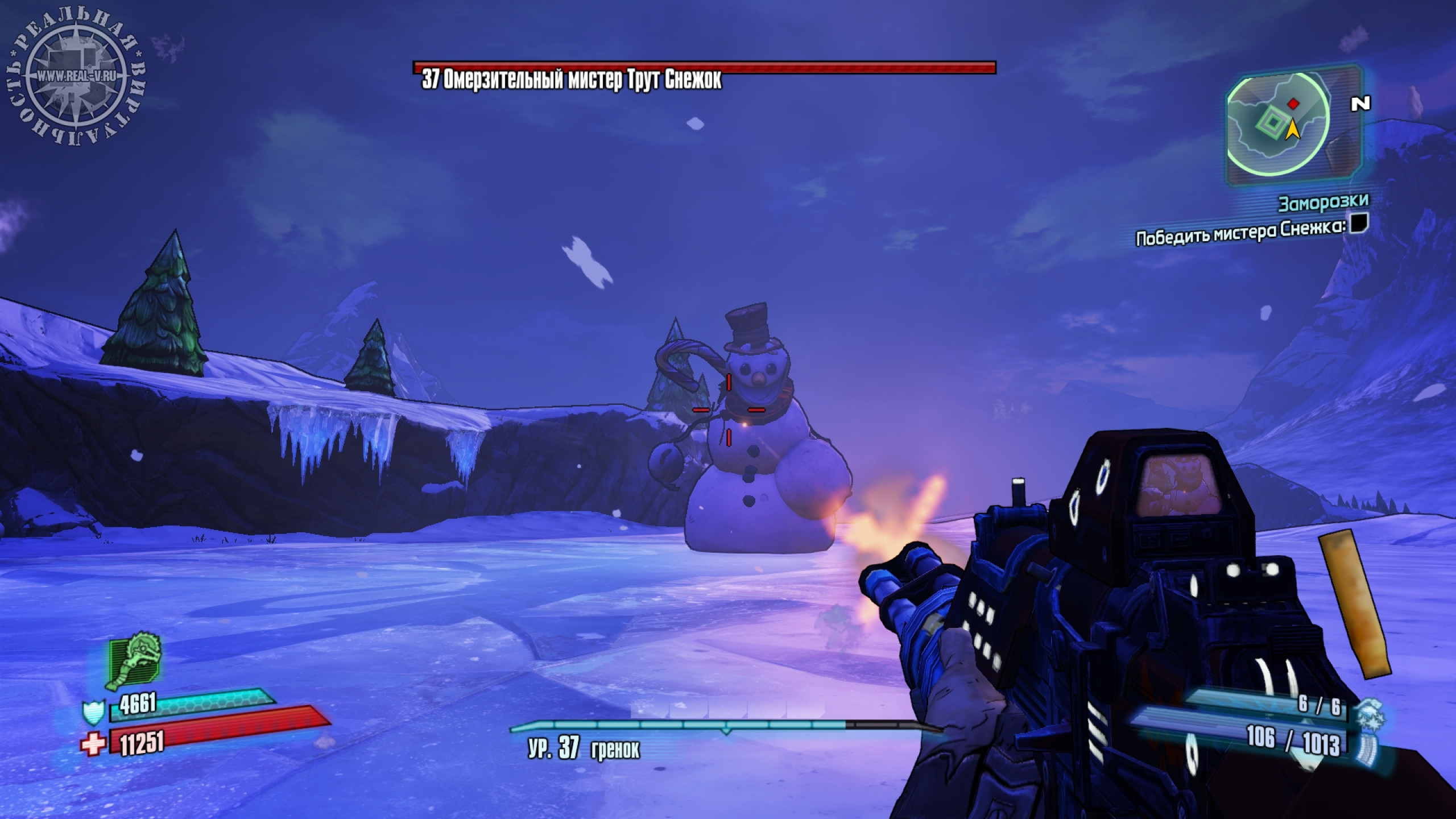Toggle the 'Победить мистера Снежка' objective checkbox
This screenshot has width=1456, height=819.
click(1359, 222)
